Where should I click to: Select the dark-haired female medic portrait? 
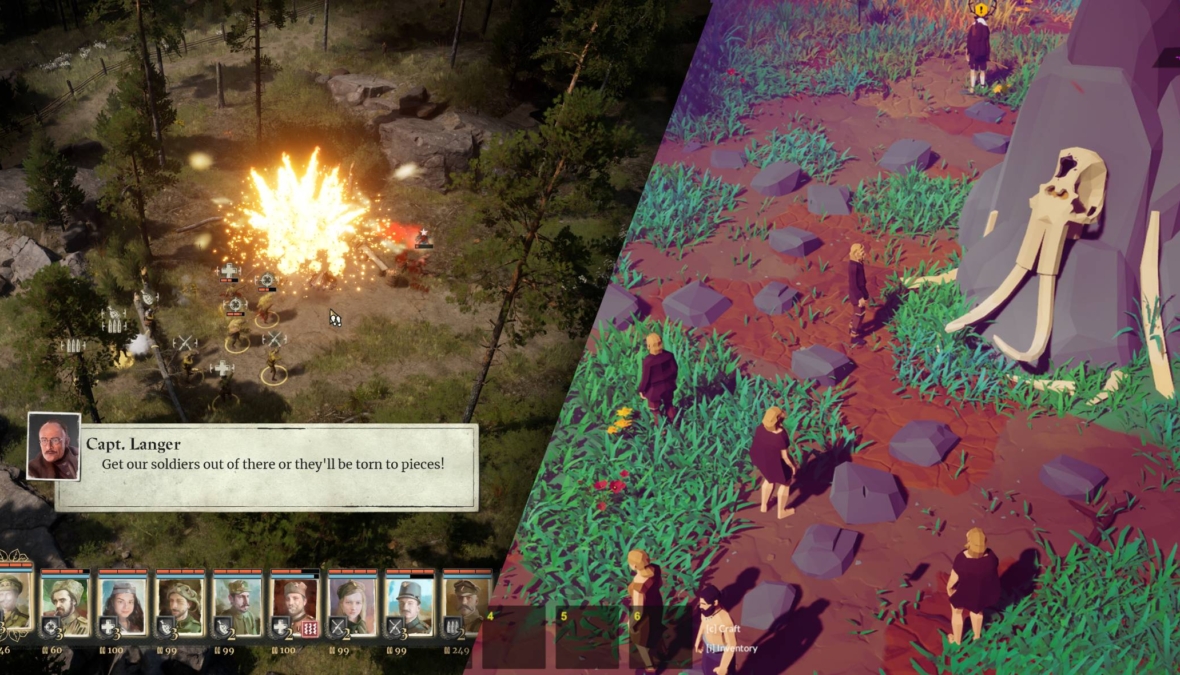point(122,601)
